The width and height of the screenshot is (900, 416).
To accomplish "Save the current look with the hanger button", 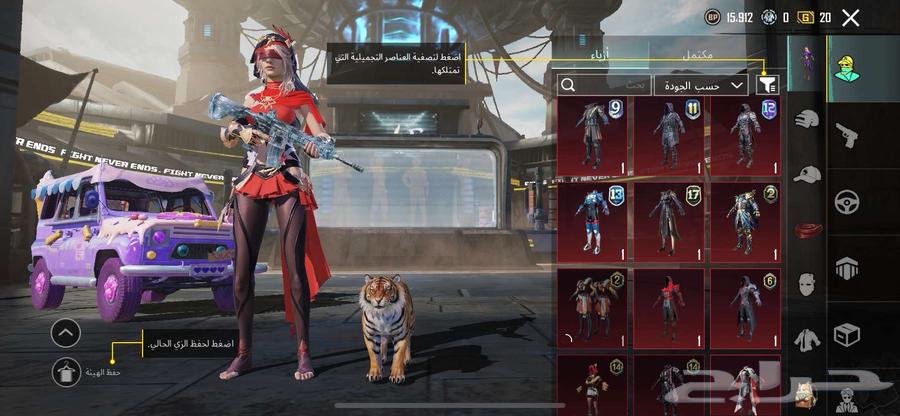I will click(x=66, y=371).
